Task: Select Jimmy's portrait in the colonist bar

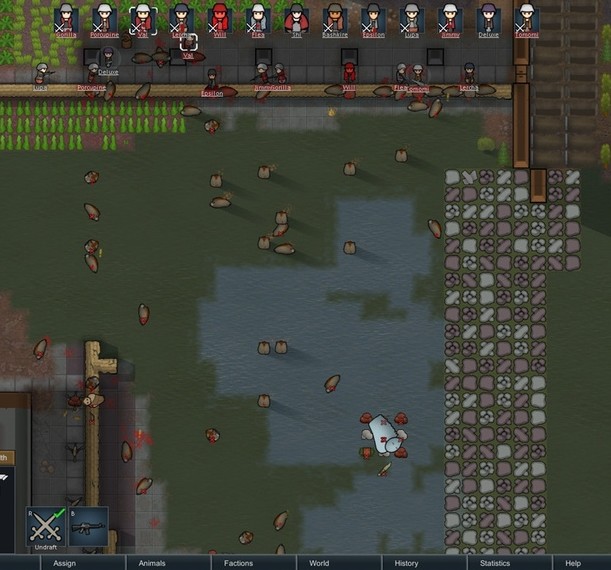Action: click(450, 18)
